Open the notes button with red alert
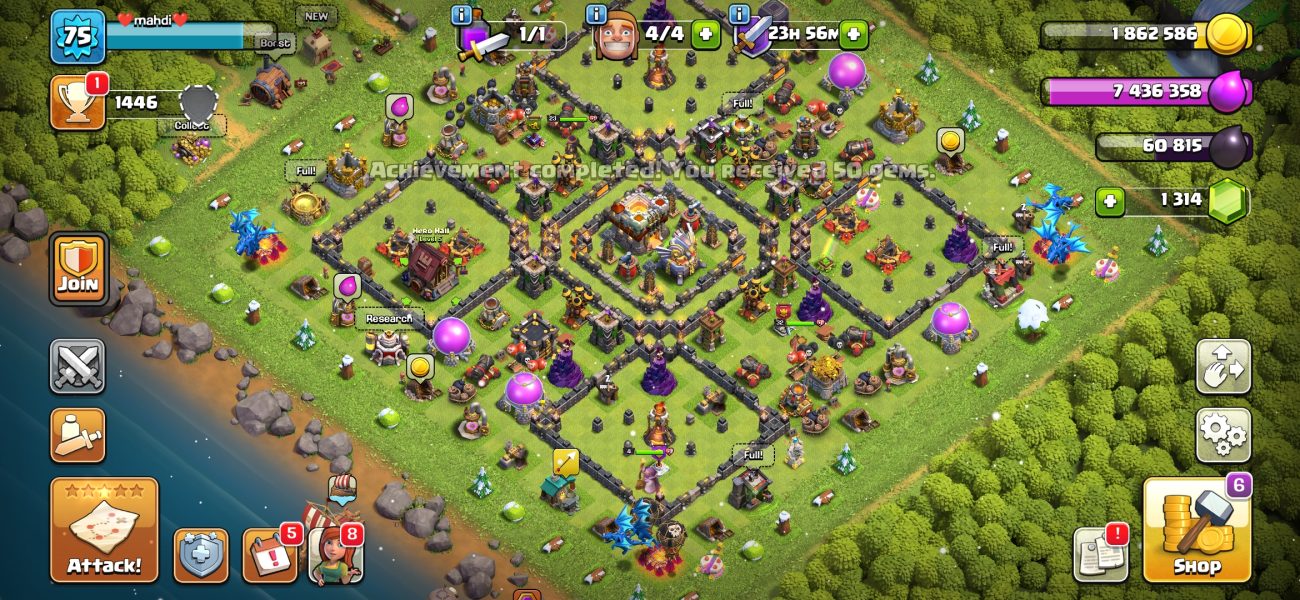This screenshot has width=1300, height=600. point(1101,553)
